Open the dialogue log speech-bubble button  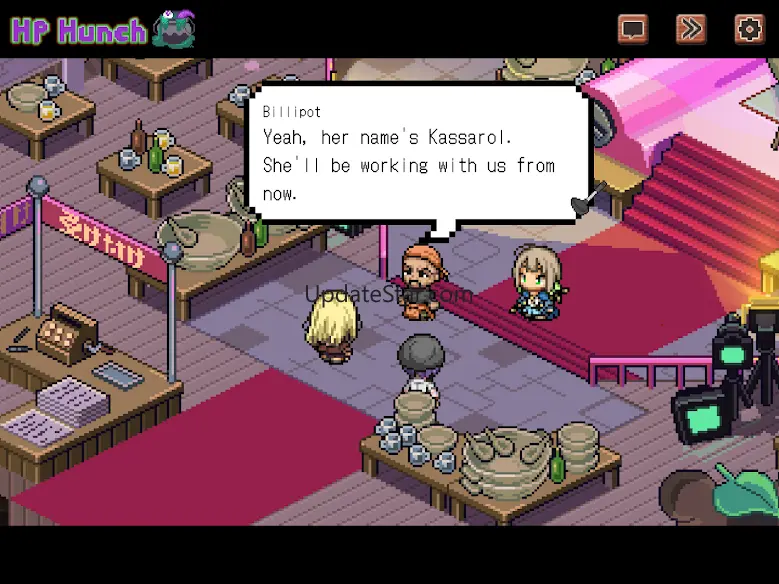coord(632,28)
